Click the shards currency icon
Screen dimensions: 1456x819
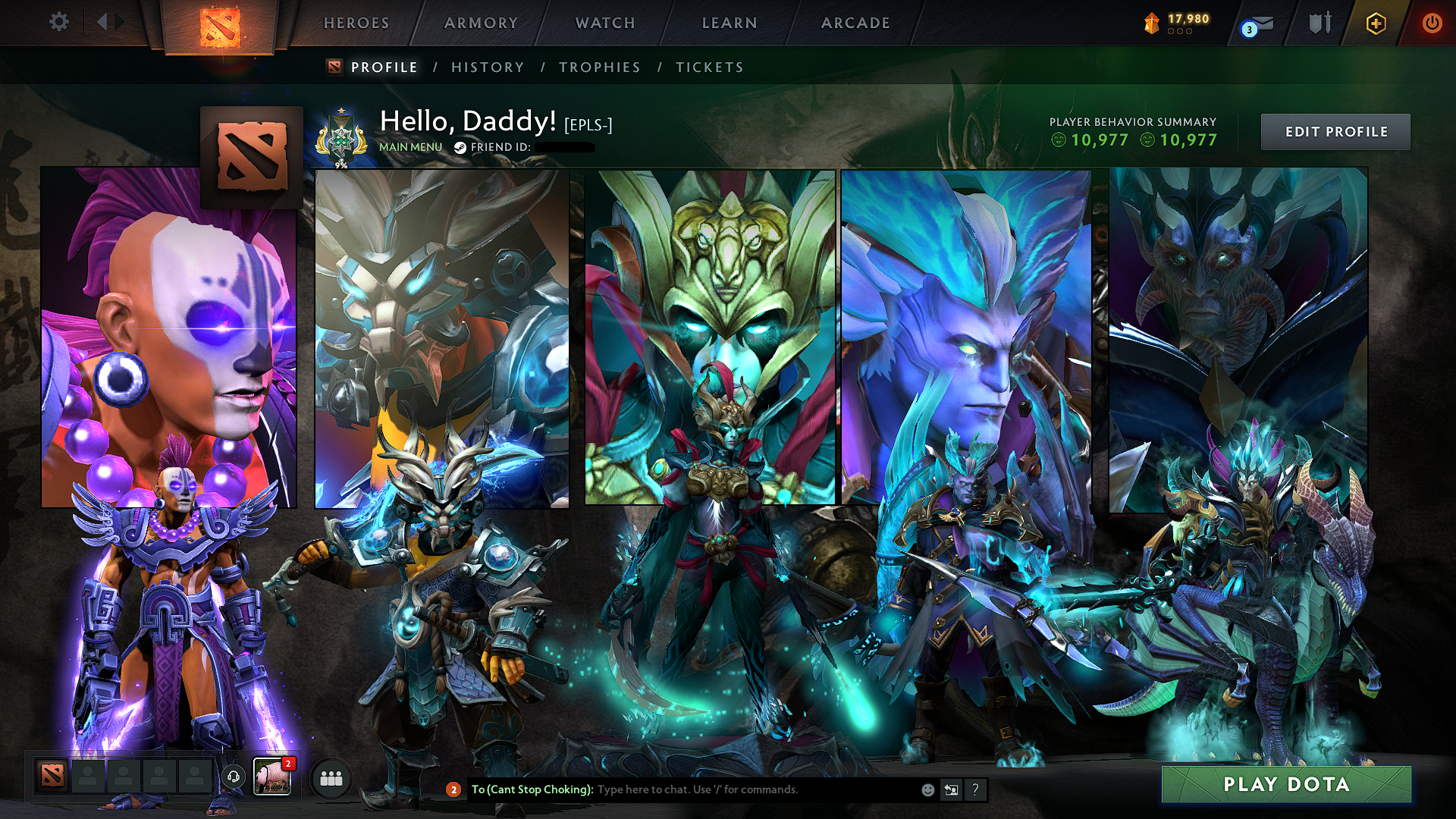1152,22
